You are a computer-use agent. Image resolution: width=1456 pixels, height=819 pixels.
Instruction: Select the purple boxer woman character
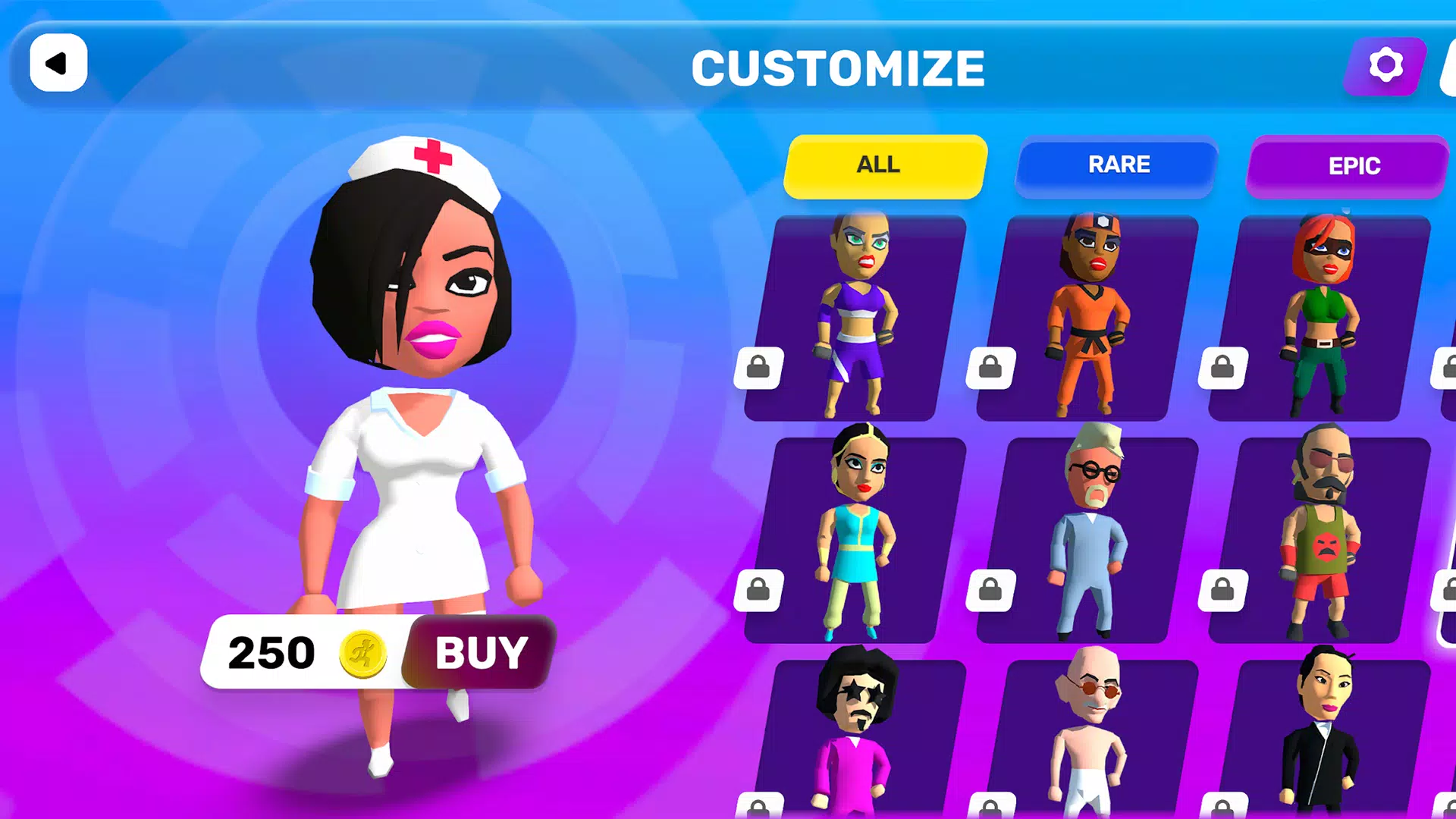click(855, 318)
